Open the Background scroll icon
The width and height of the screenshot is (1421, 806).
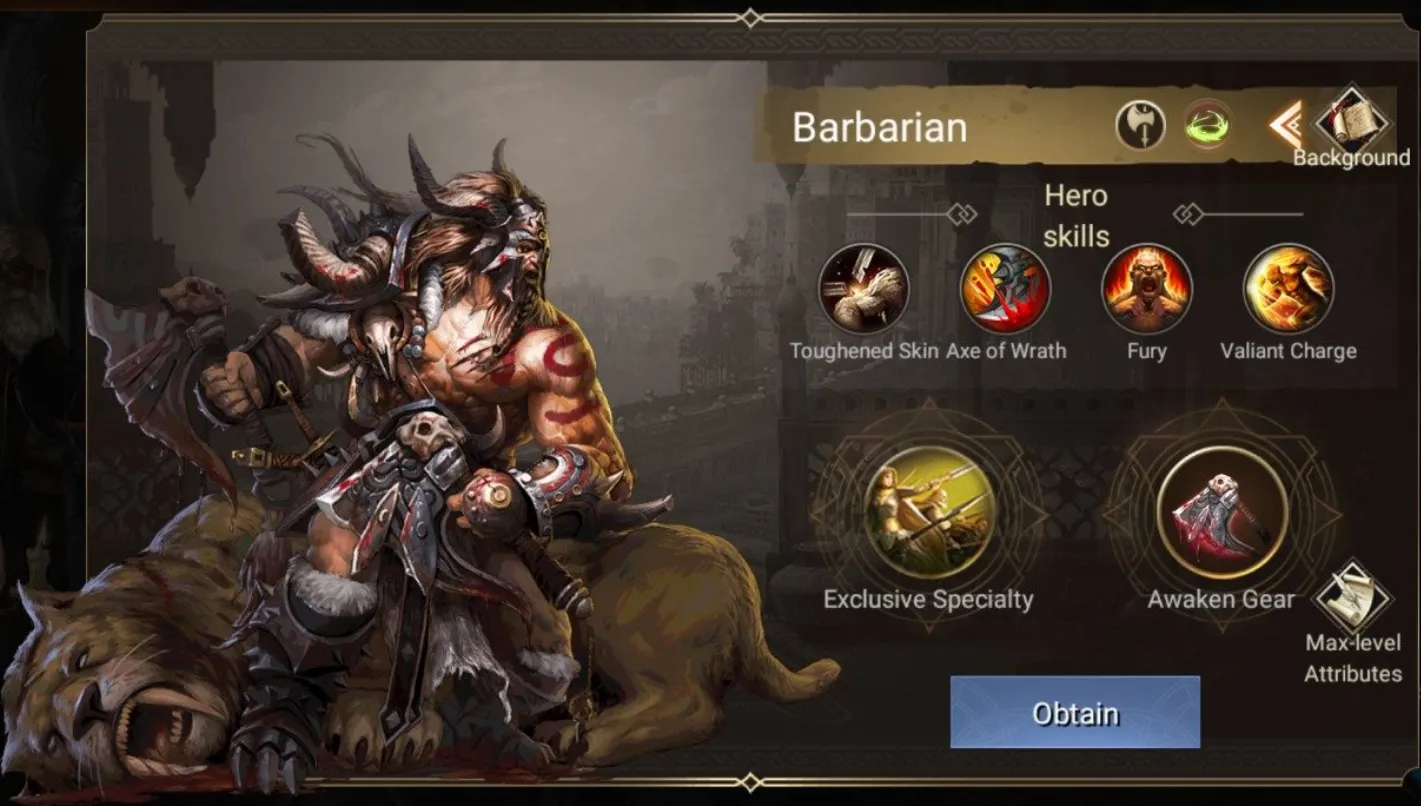(1352, 121)
